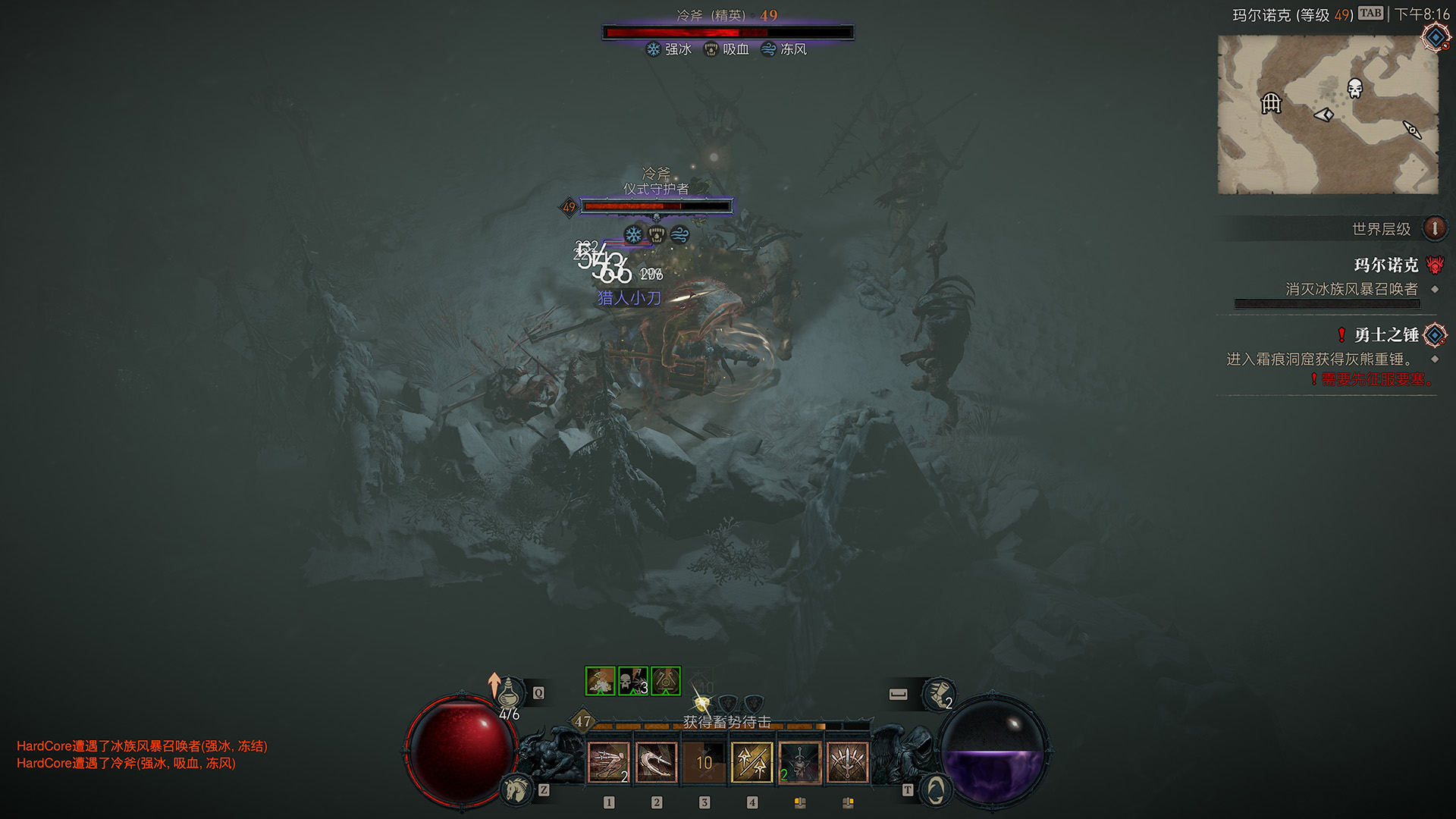This screenshot has width=1456, height=819.
Task: Activate the curved blade skill in slot 2
Action: (x=656, y=762)
